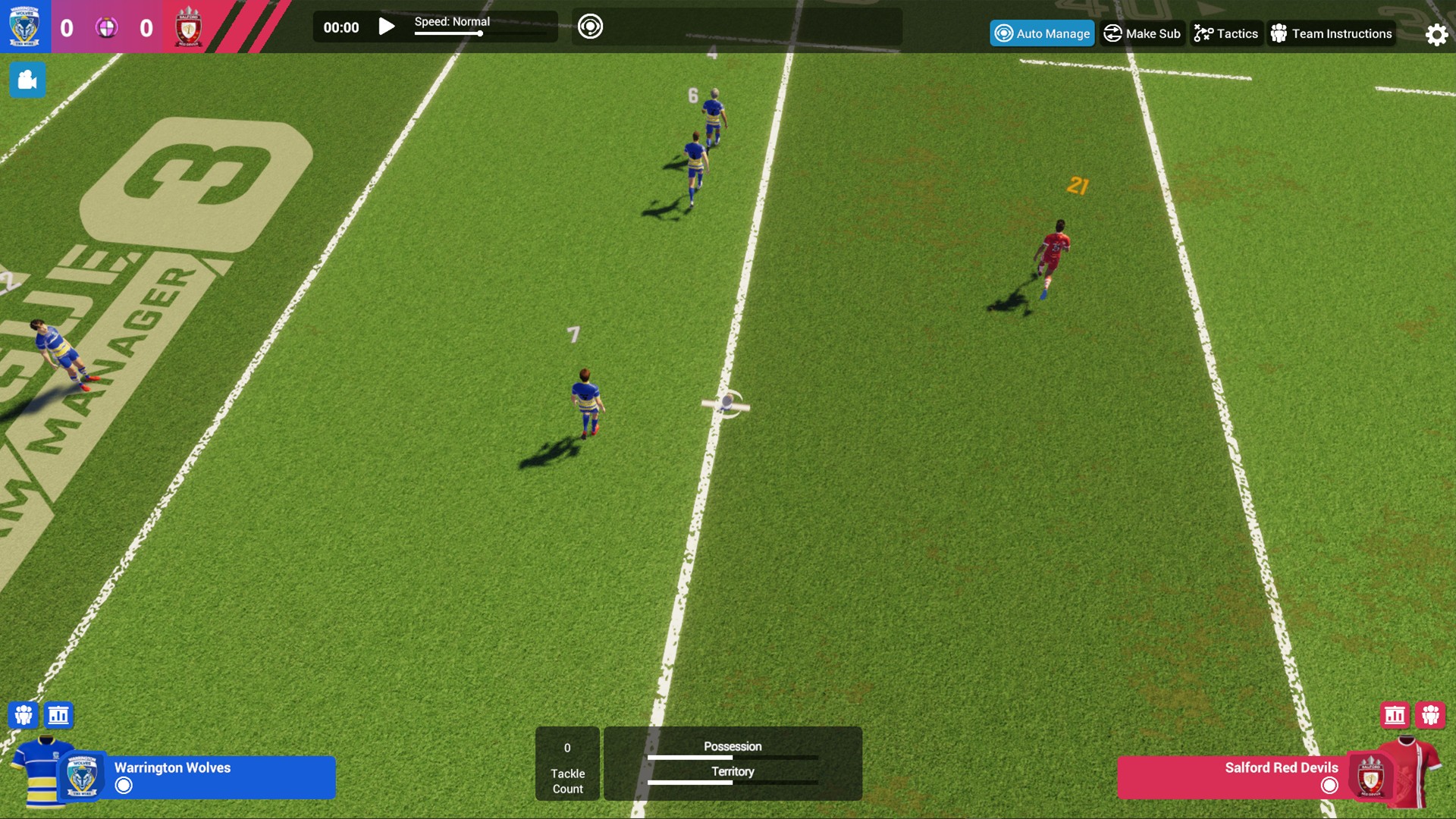This screenshot has width=1456, height=819.
Task: Click the commentary target icon beside the timeline
Action: click(591, 25)
